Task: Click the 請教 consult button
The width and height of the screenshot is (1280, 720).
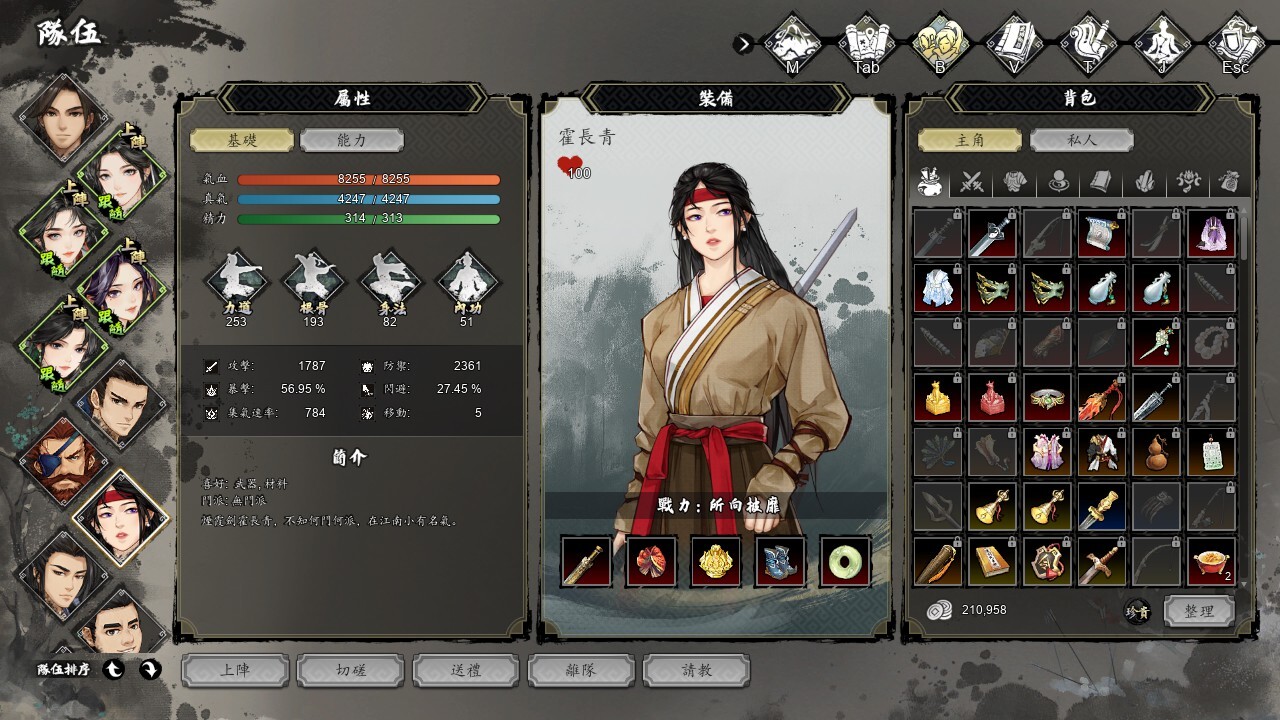Action: pyautogui.click(x=696, y=670)
